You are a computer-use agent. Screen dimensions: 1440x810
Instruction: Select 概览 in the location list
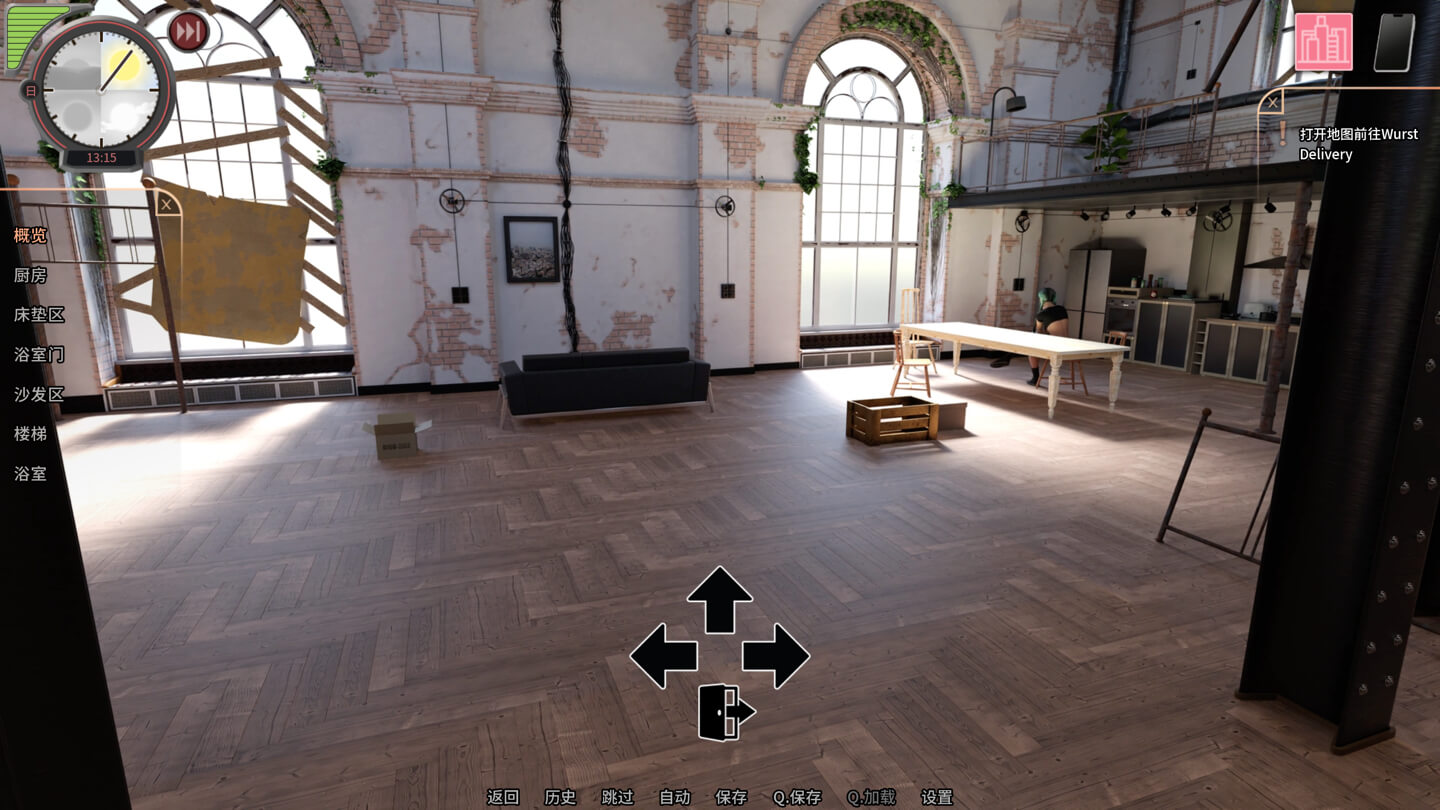(x=30, y=236)
